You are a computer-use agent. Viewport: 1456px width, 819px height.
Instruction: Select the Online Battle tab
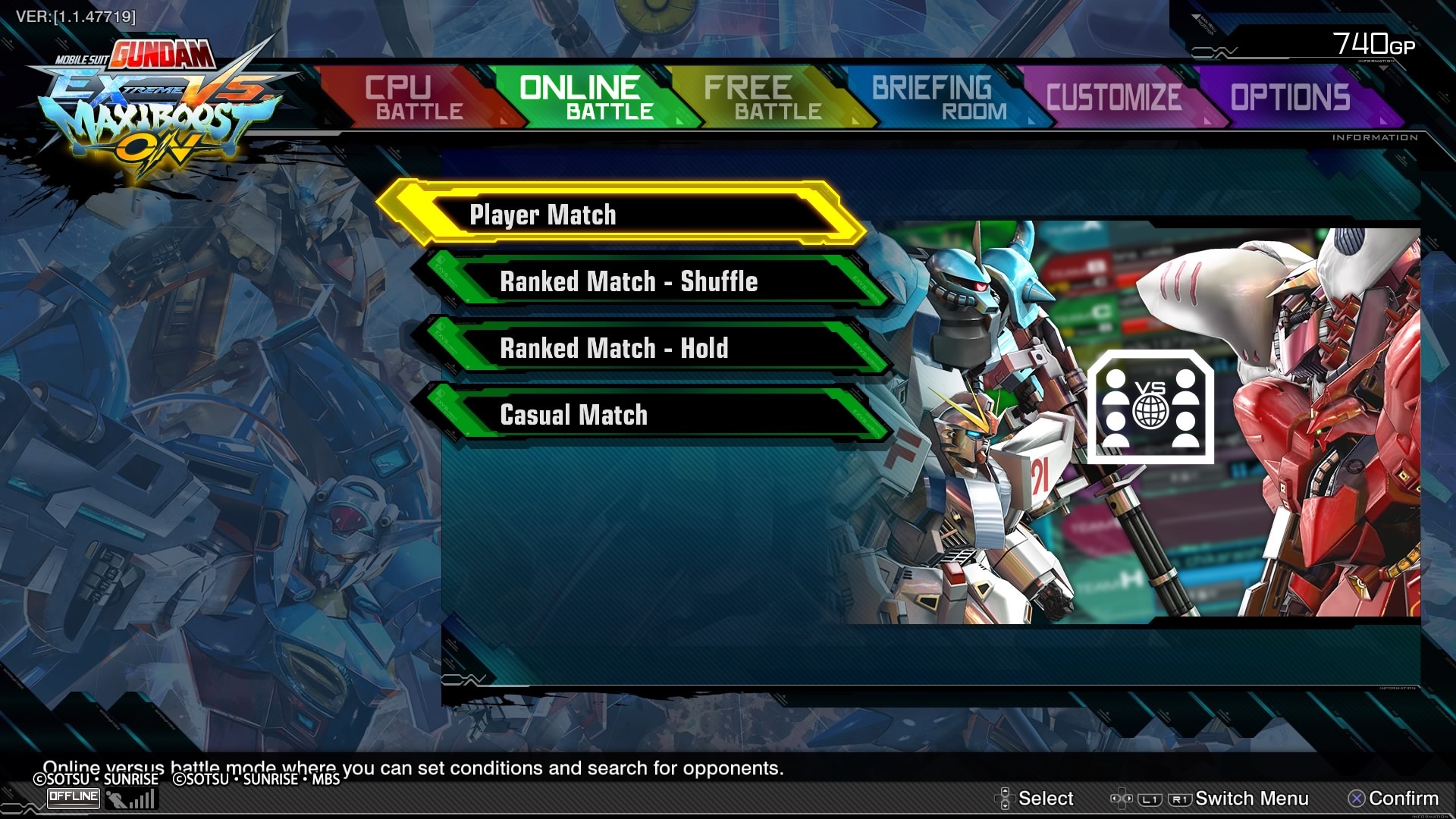585,98
